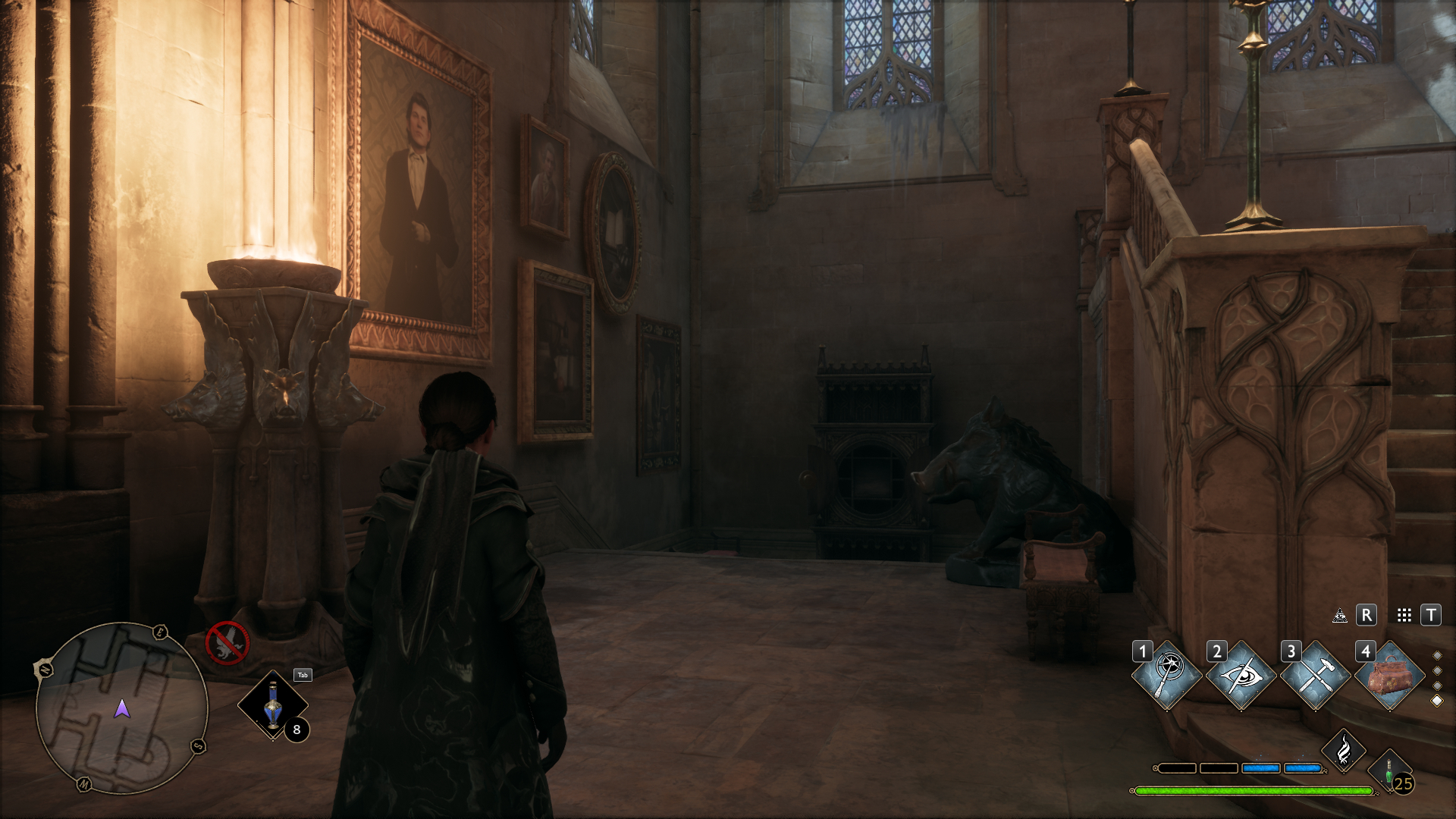
Task: Select the highlighted spell set diamond indicator
Action: pyautogui.click(x=1436, y=701)
